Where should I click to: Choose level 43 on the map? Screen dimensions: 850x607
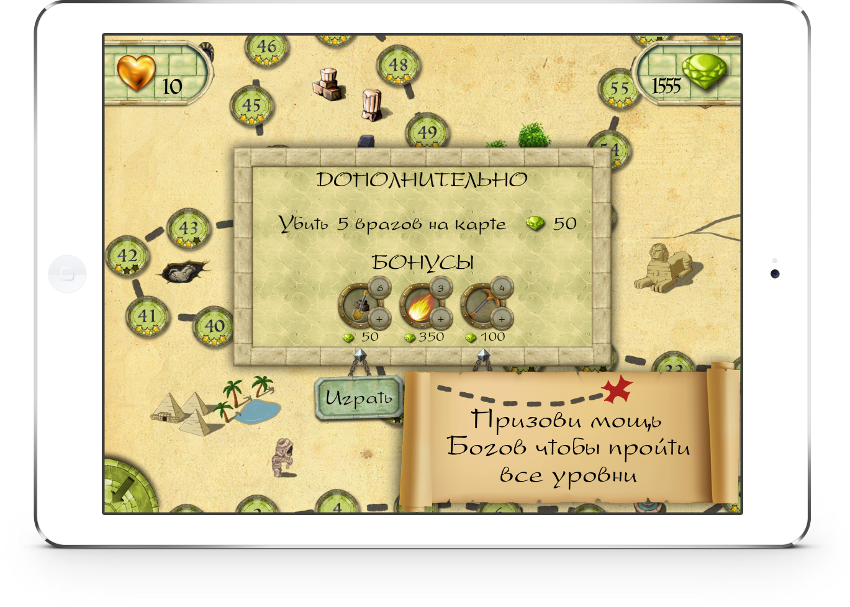(188, 228)
